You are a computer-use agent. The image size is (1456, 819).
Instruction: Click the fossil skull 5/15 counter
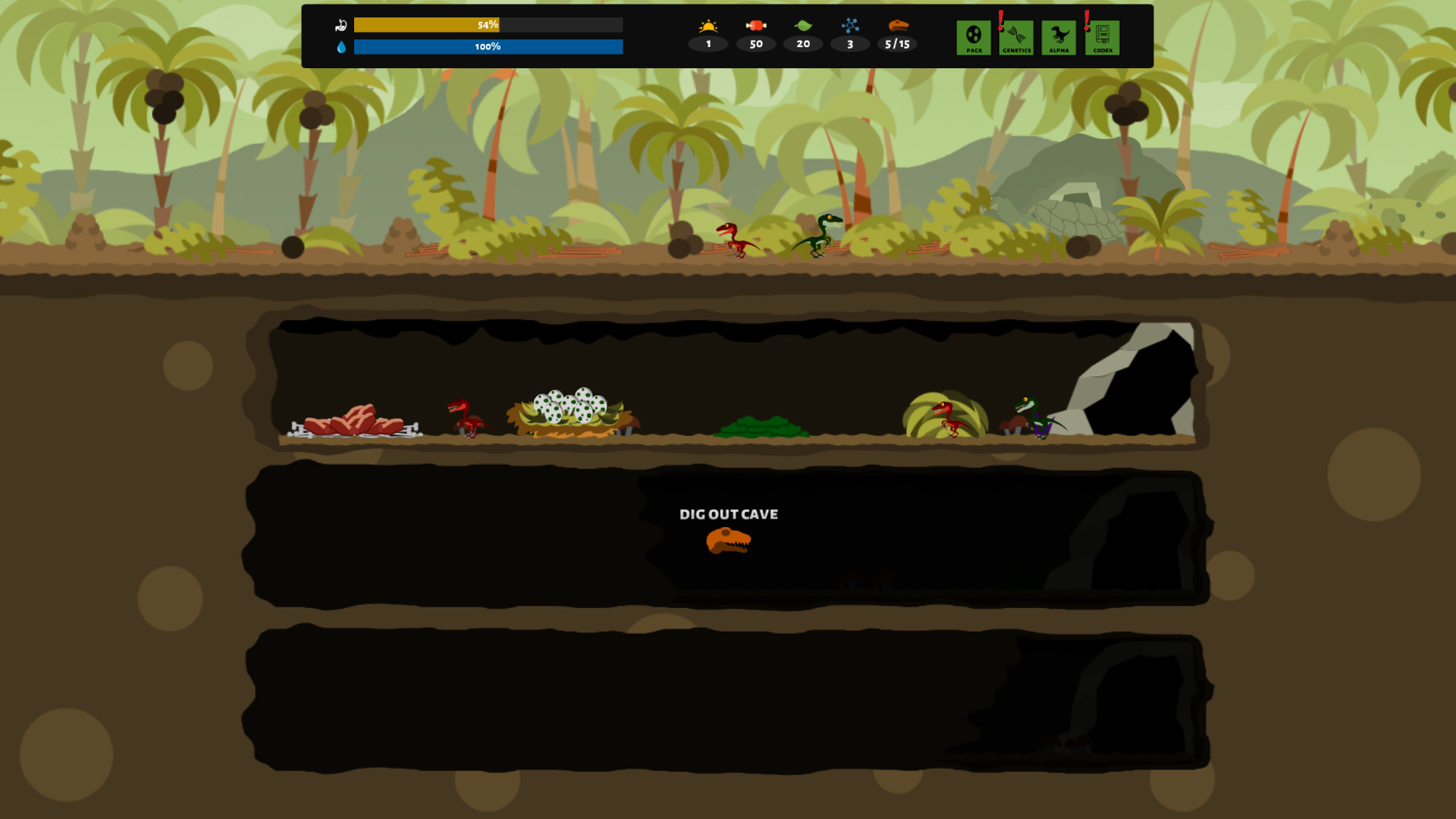coord(897,26)
